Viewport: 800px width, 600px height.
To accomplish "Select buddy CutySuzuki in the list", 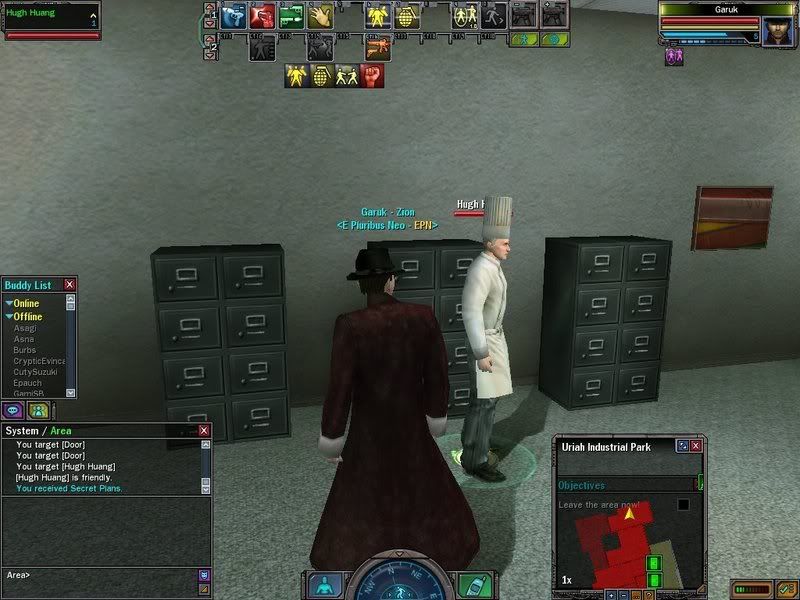I will [35, 372].
